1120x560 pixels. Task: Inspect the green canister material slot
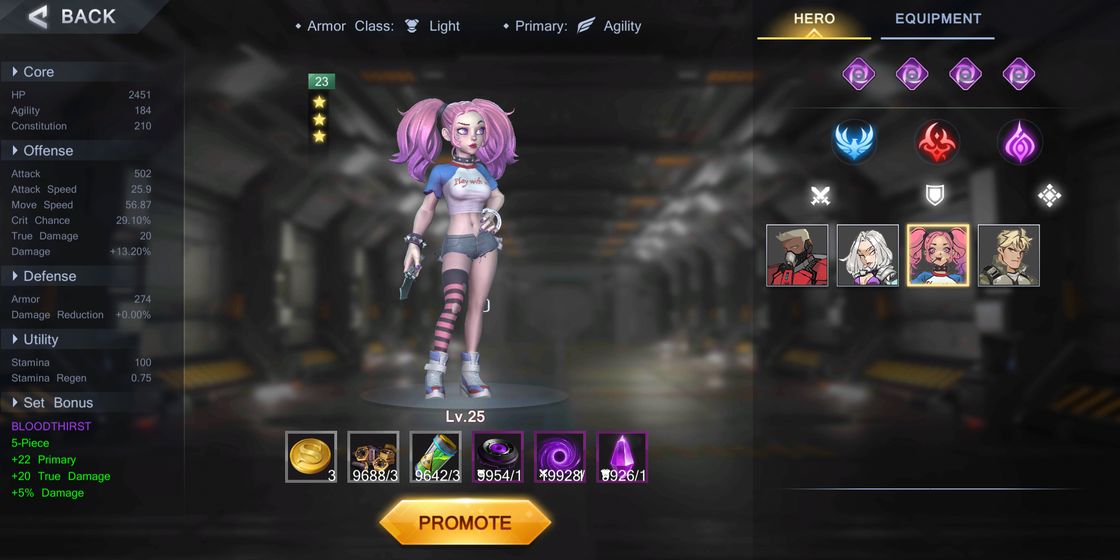click(435, 457)
